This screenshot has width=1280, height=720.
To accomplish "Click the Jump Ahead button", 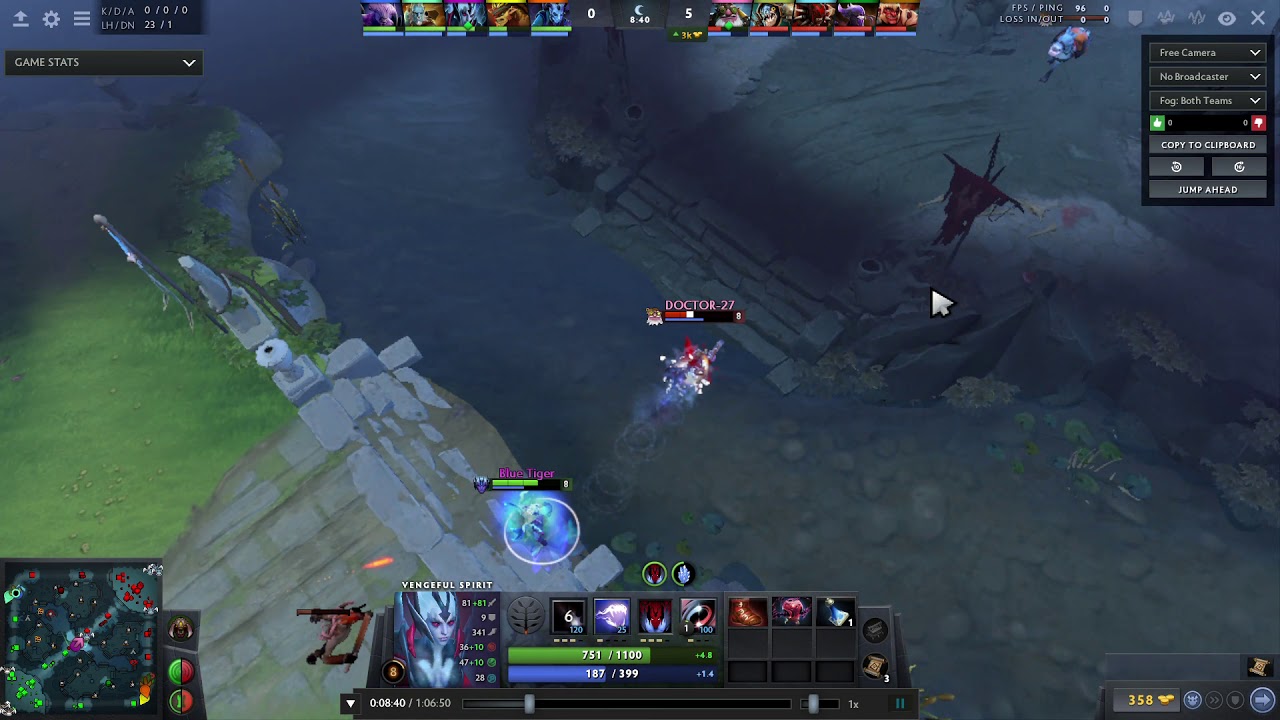I will [1207, 189].
